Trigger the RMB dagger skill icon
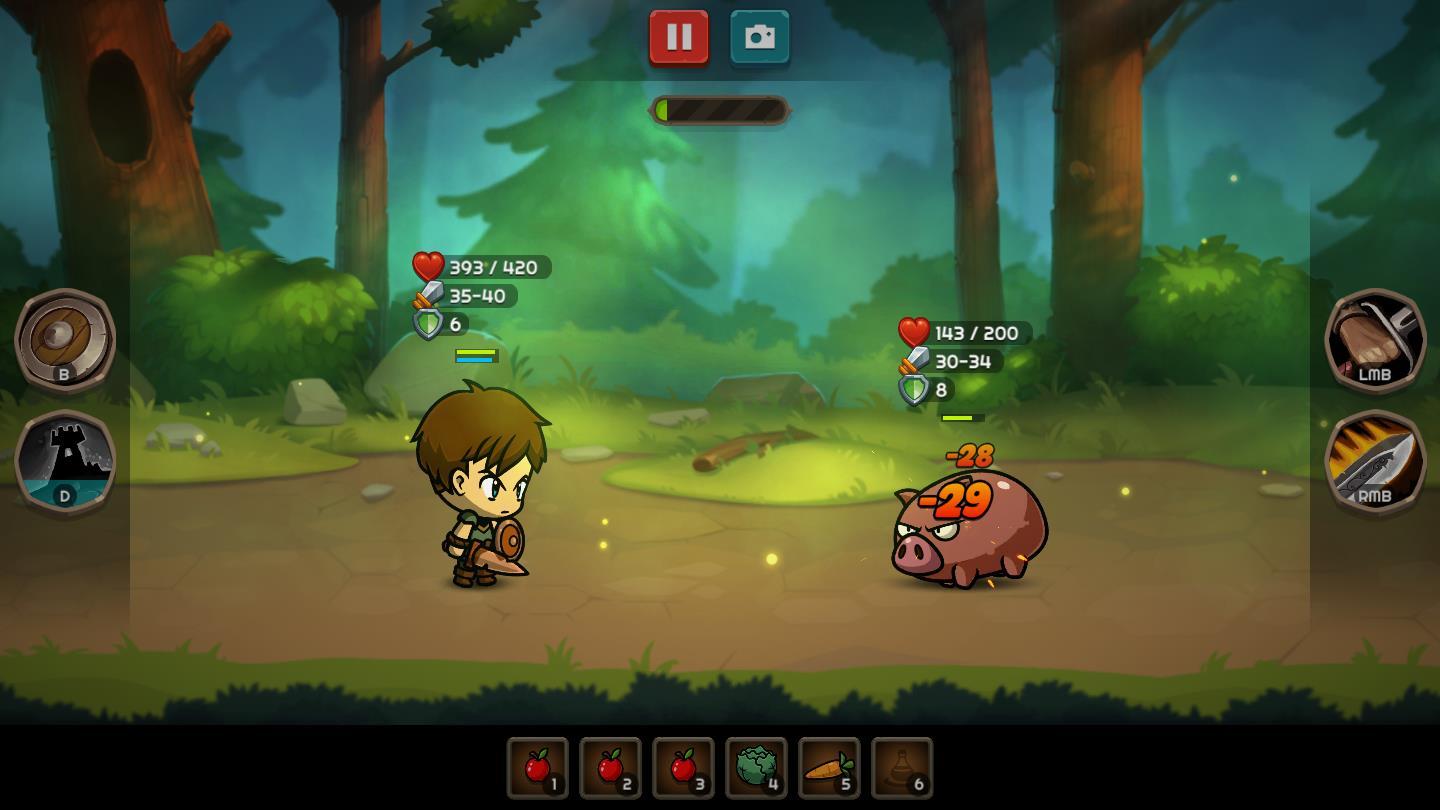 tap(1376, 466)
